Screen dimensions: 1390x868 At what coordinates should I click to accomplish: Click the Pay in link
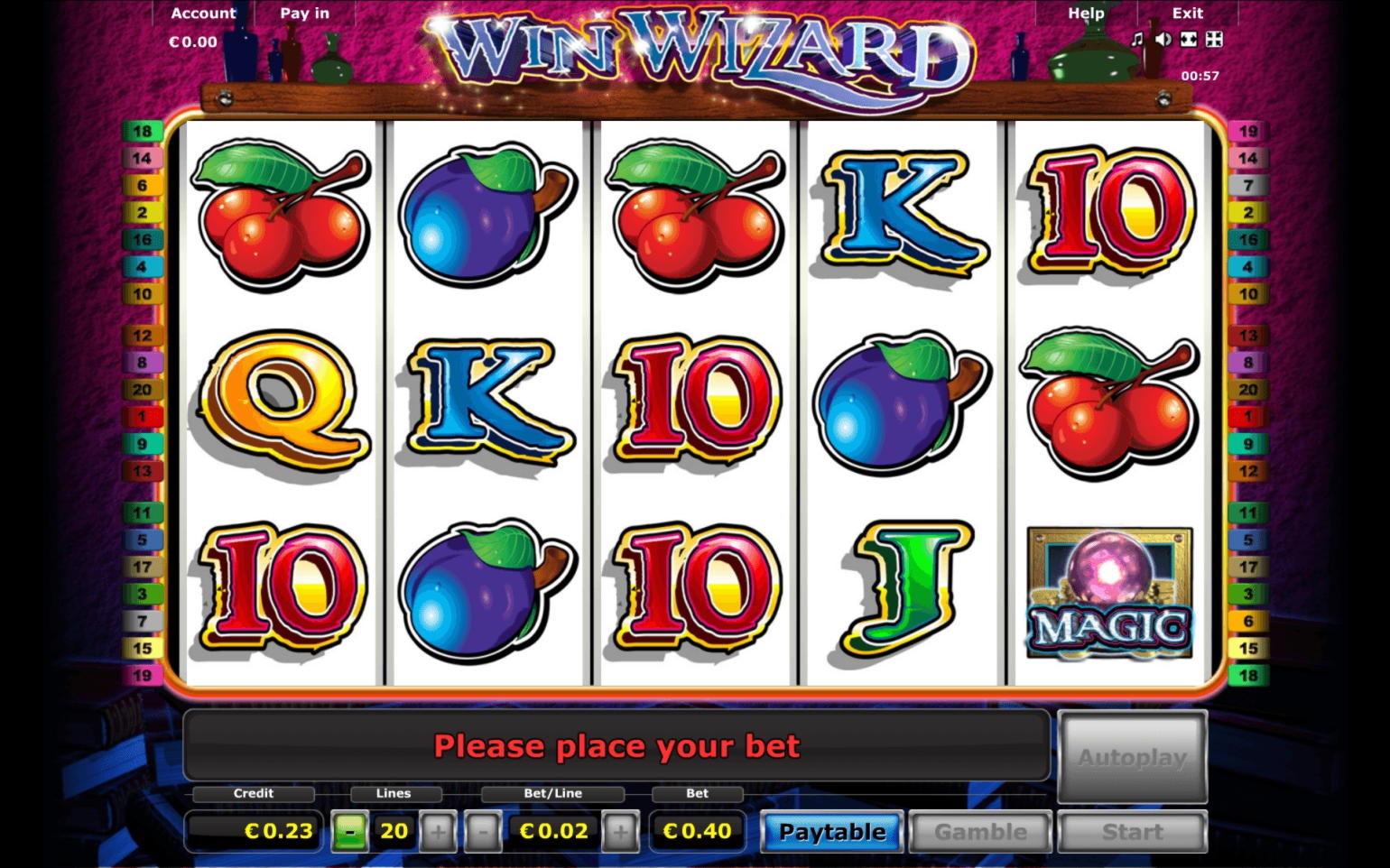pyautogui.click(x=305, y=13)
